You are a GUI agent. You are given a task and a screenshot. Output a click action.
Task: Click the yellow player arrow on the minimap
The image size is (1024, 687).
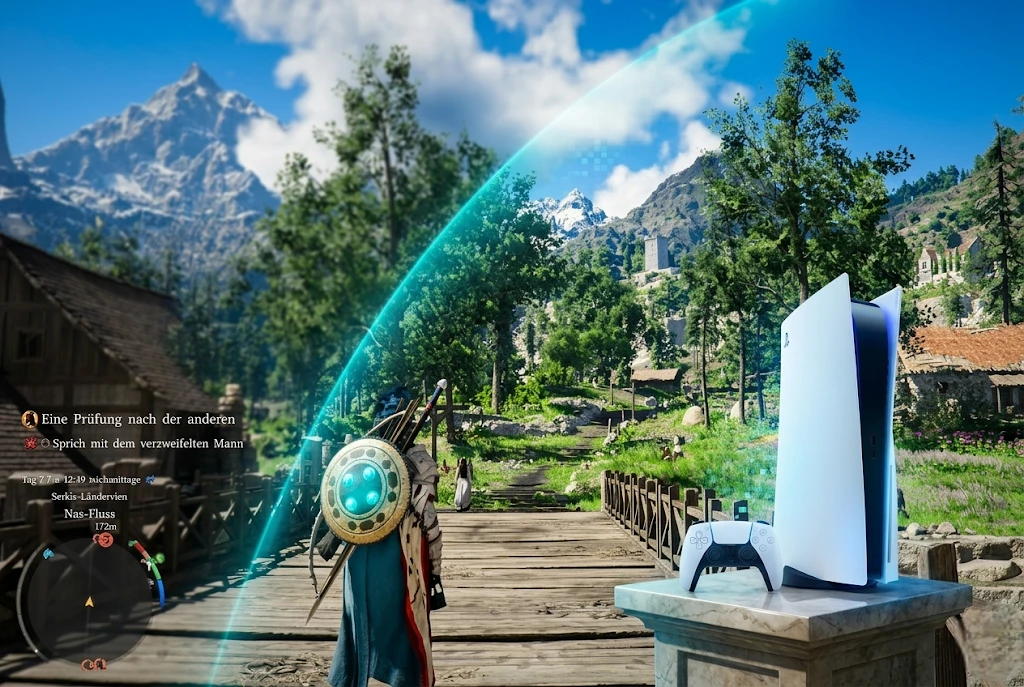(89, 602)
